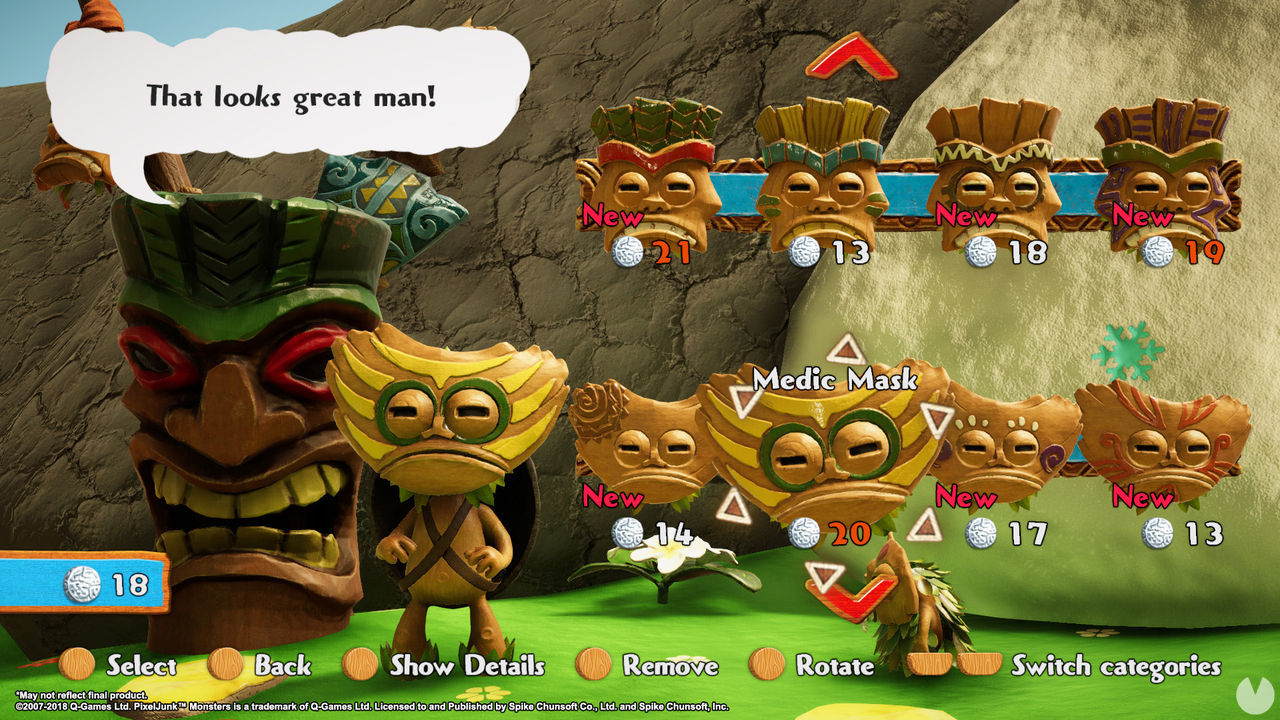Click the green snowflake icon near top right

coord(1128,351)
